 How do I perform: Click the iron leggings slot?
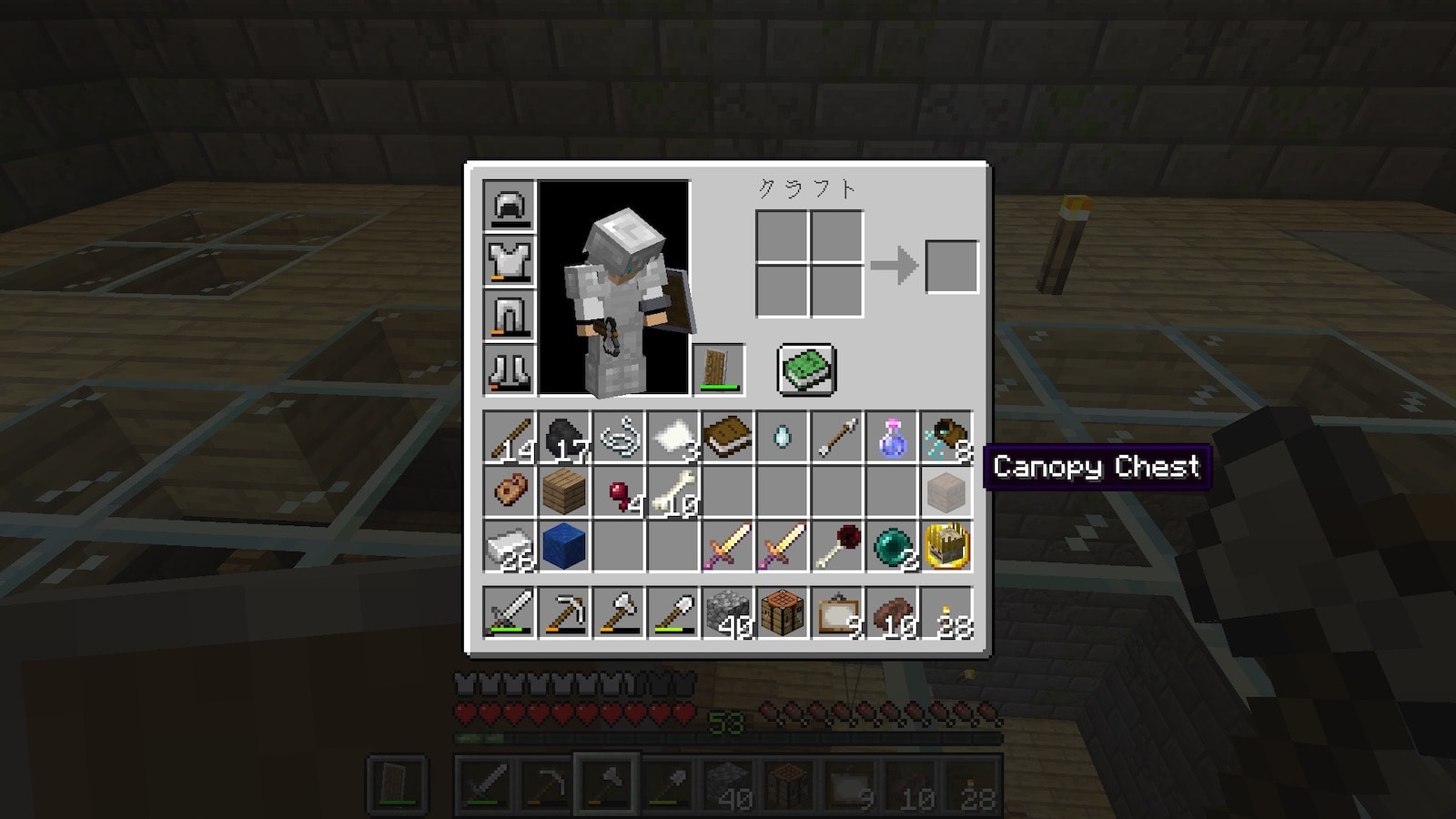point(510,316)
